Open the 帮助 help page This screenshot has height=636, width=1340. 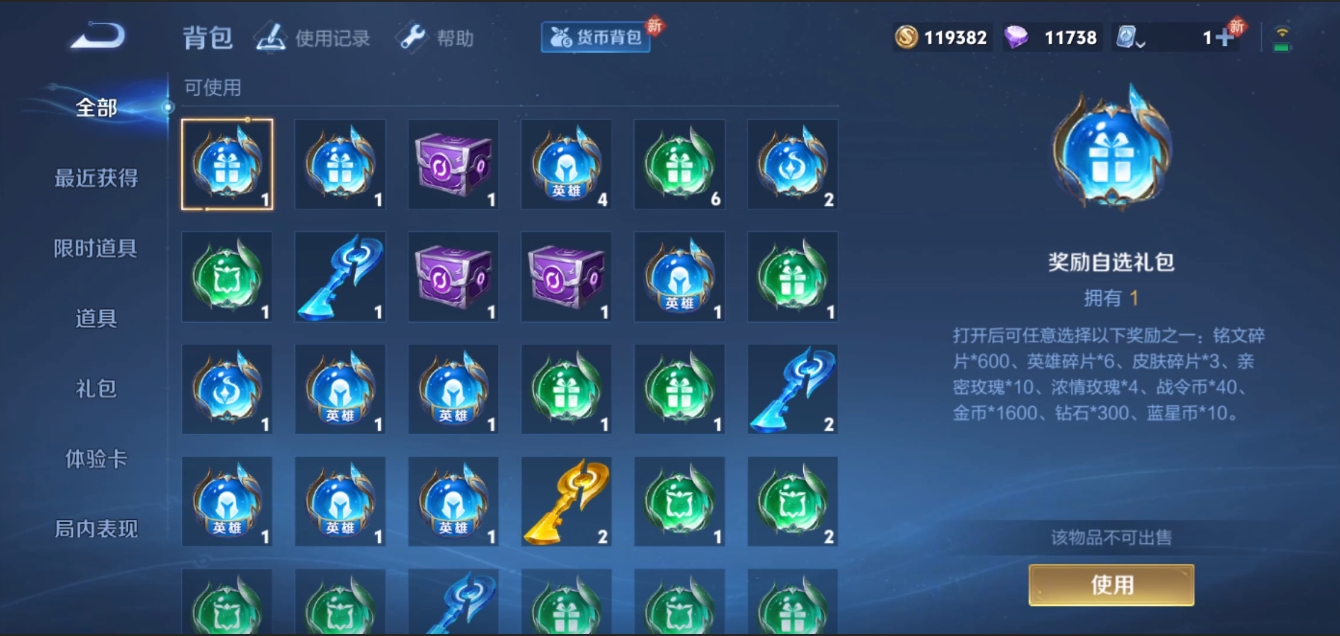pos(436,39)
